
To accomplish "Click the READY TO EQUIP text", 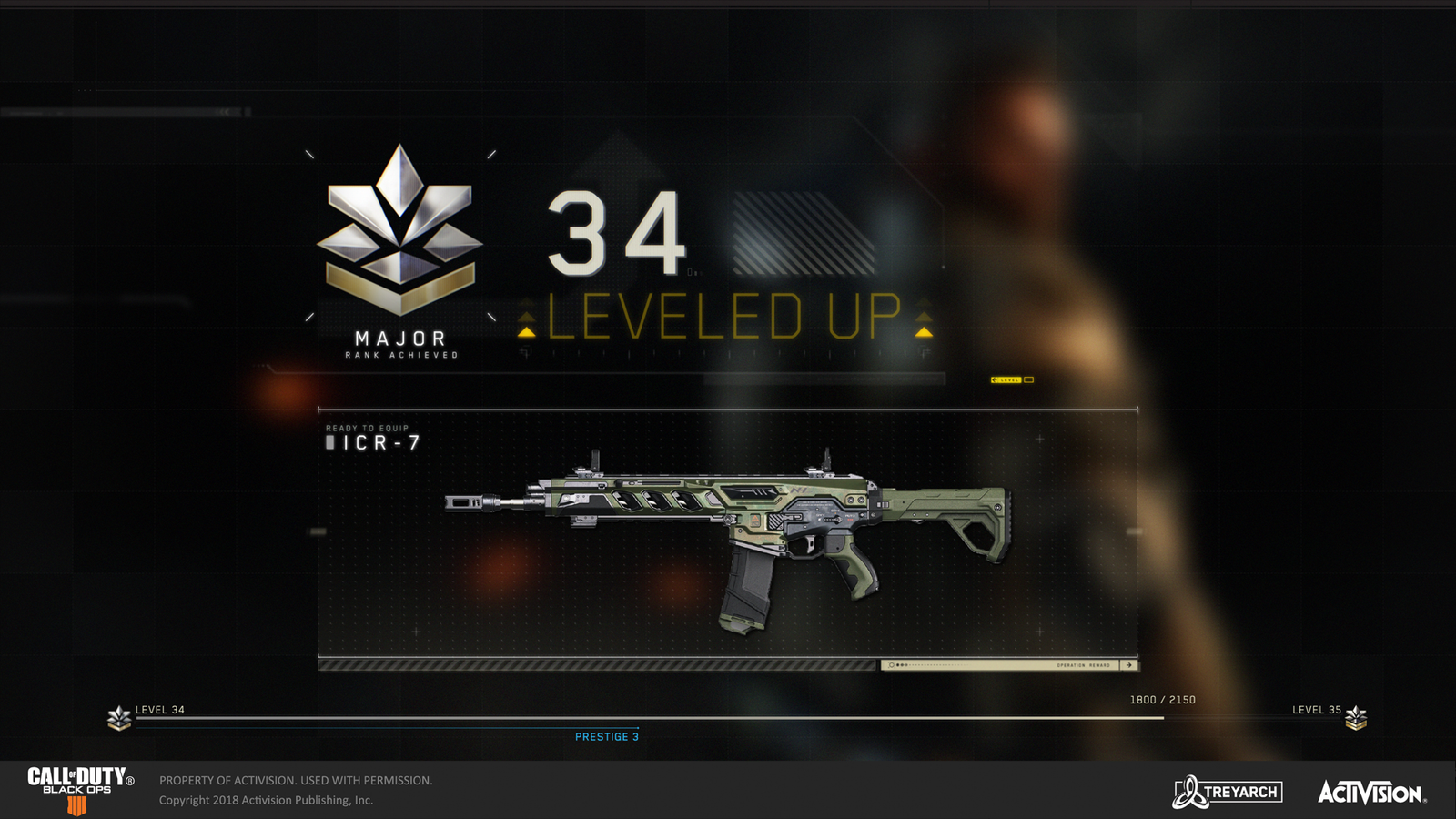I will point(367,426).
